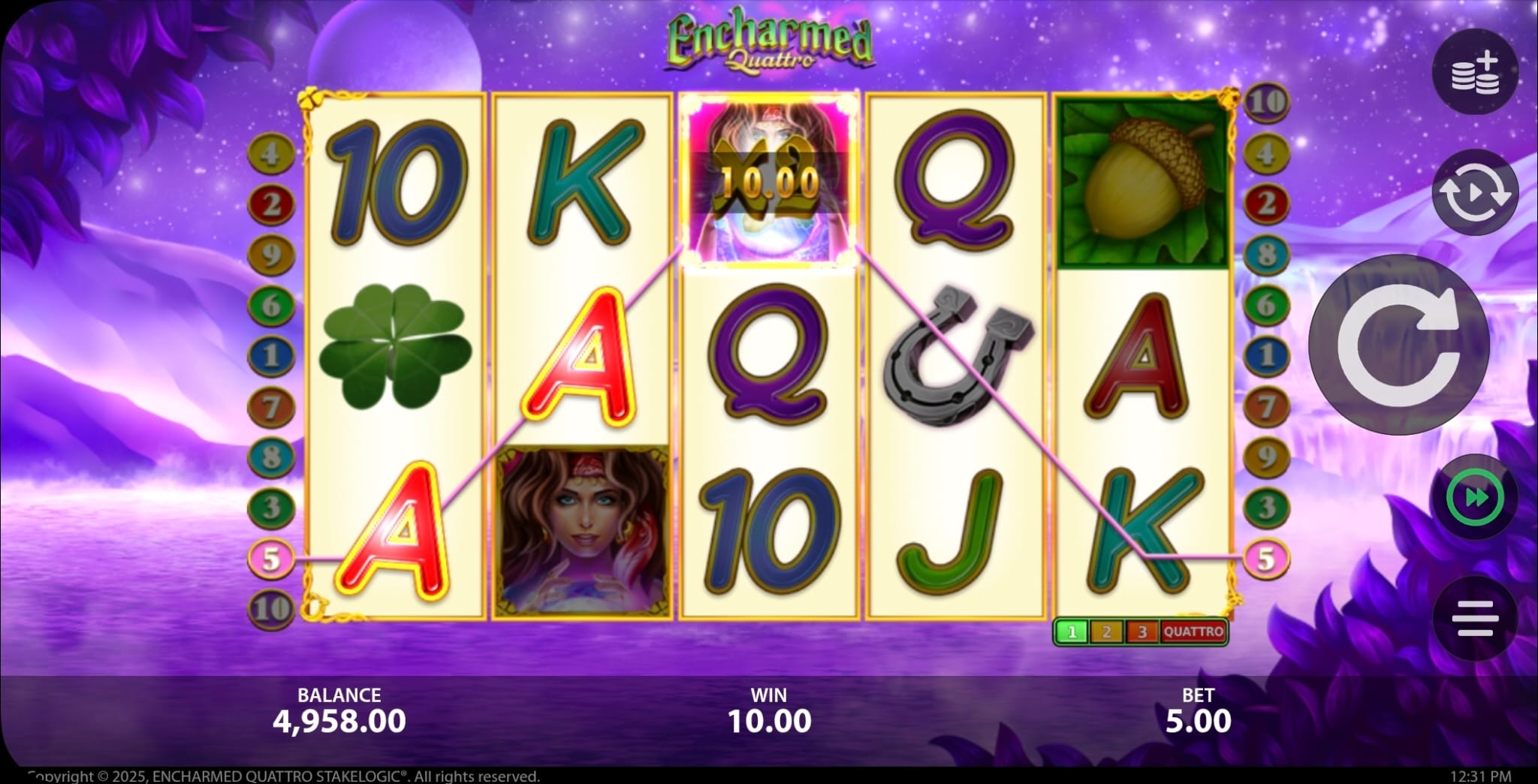Pick the orange number 3 reel-set box

(1142, 632)
